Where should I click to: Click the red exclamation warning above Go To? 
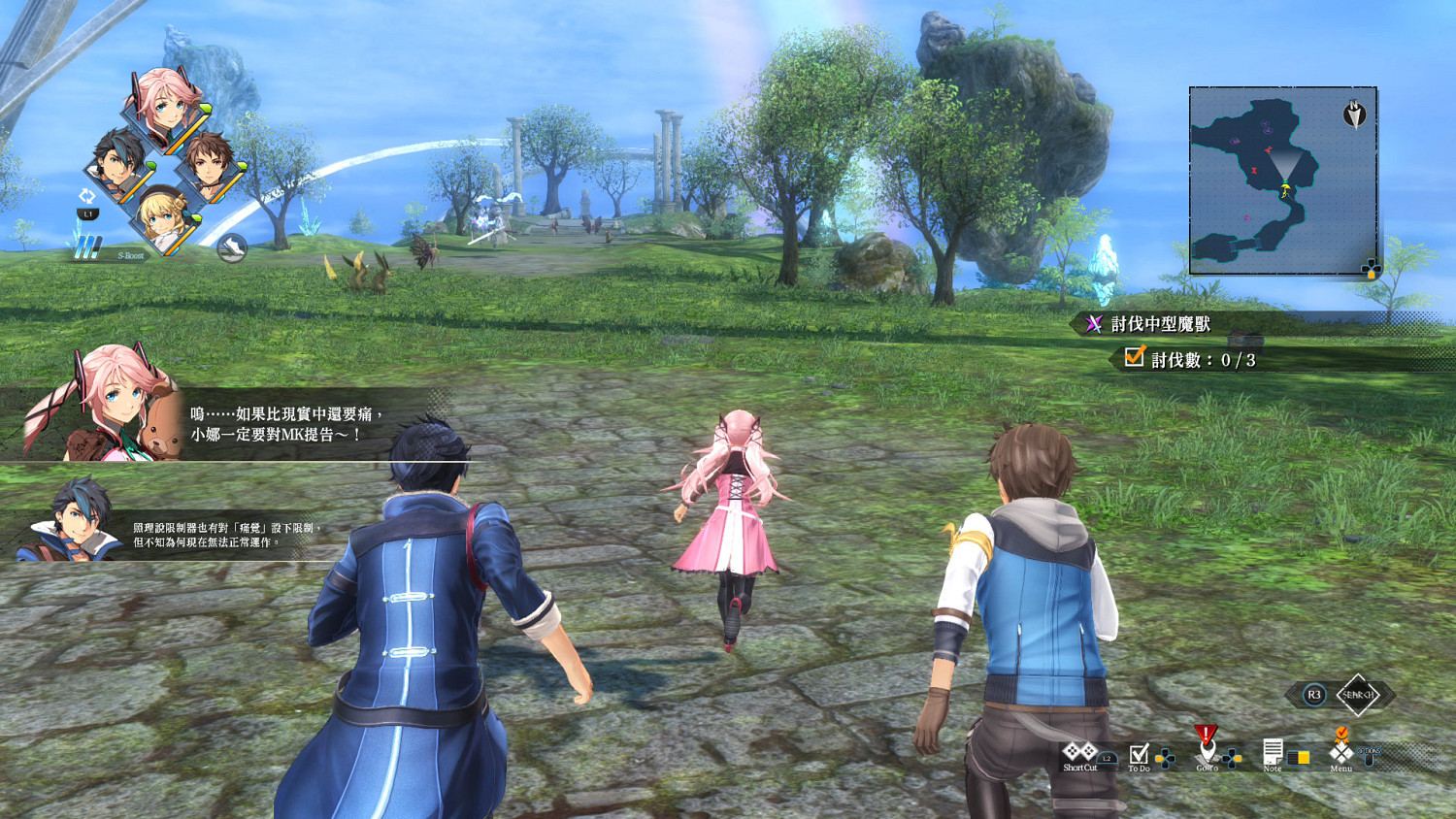(1206, 731)
